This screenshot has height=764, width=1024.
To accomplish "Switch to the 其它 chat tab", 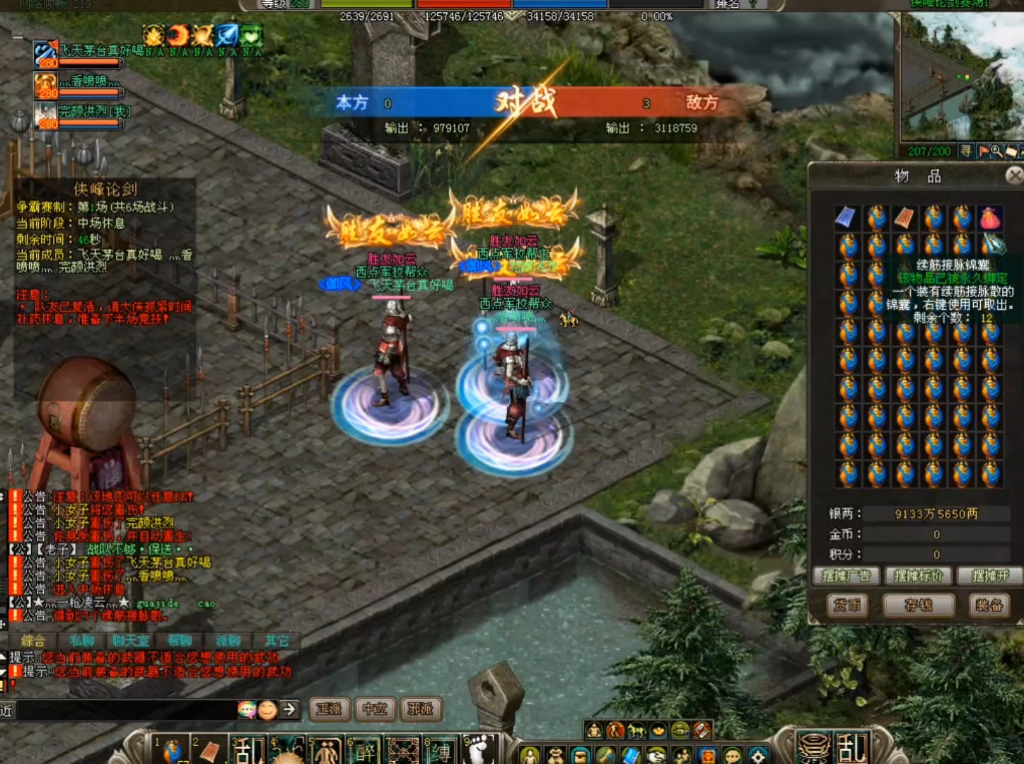I will [x=277, y=640].
